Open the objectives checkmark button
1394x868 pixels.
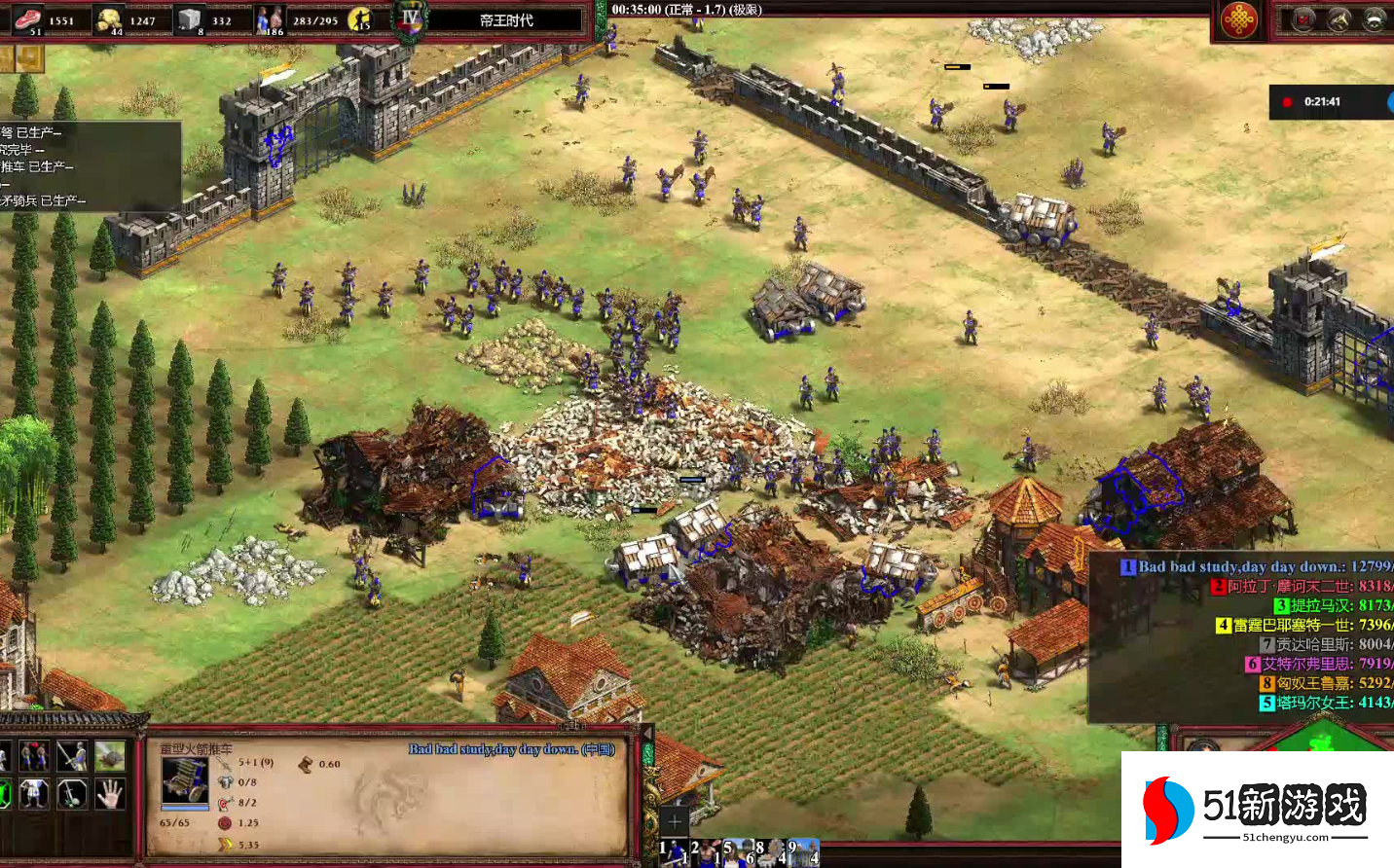pyautogui.click(x=1304, y=18)
